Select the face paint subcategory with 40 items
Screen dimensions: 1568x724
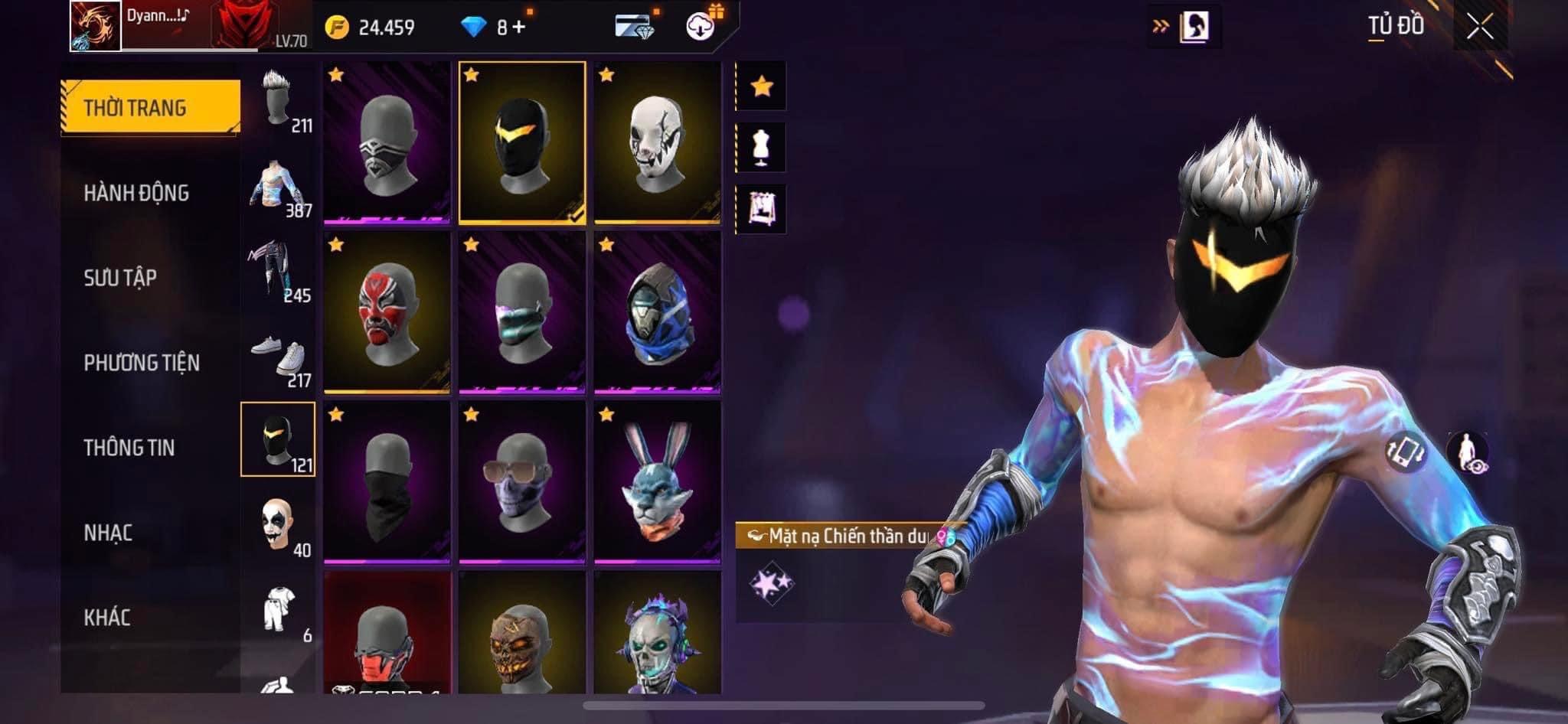pyautogui.click(x=279, y=527)
